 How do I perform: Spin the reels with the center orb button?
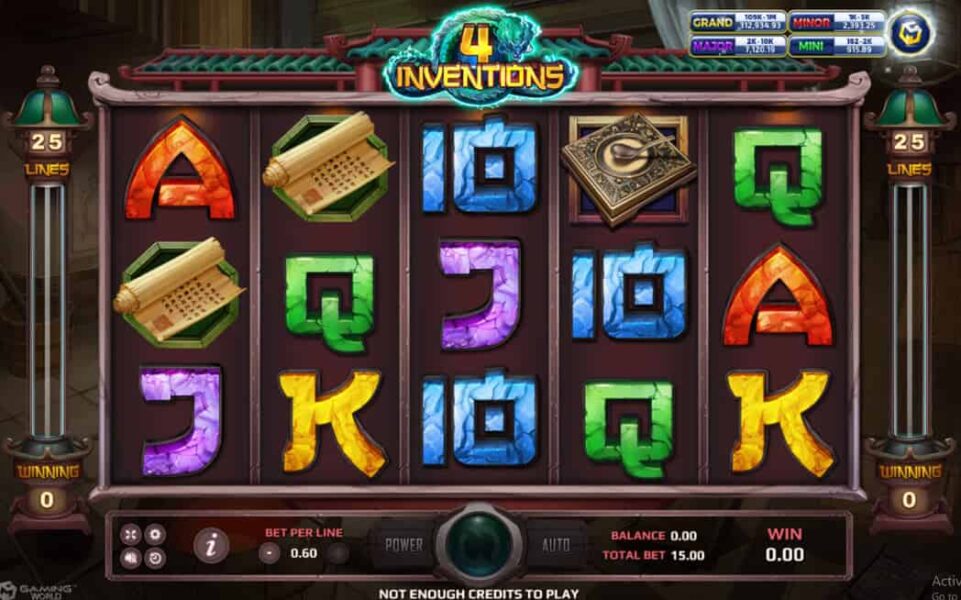click(x=479, y=545)
